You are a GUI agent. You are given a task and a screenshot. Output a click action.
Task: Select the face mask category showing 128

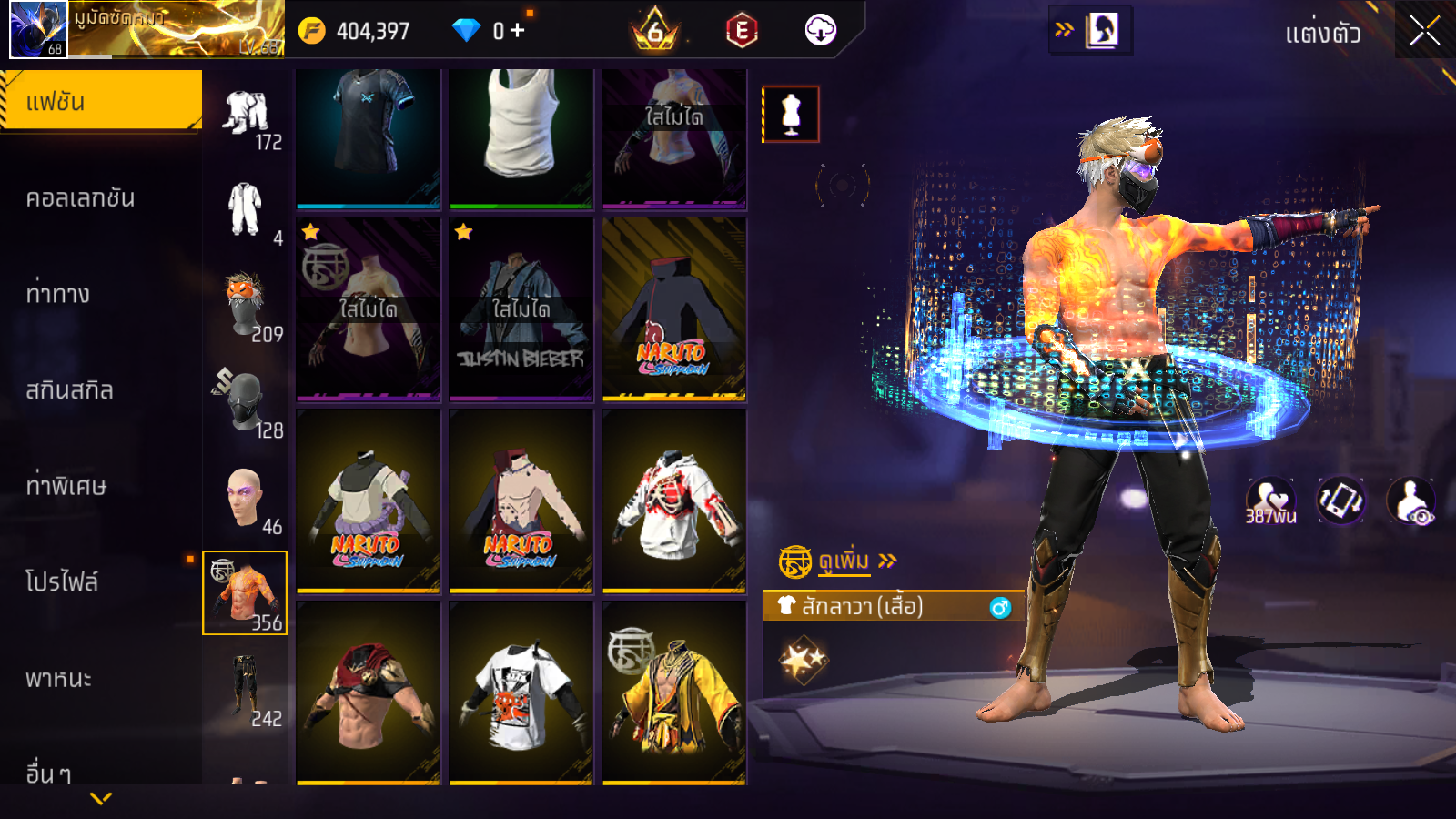(245, 401)
